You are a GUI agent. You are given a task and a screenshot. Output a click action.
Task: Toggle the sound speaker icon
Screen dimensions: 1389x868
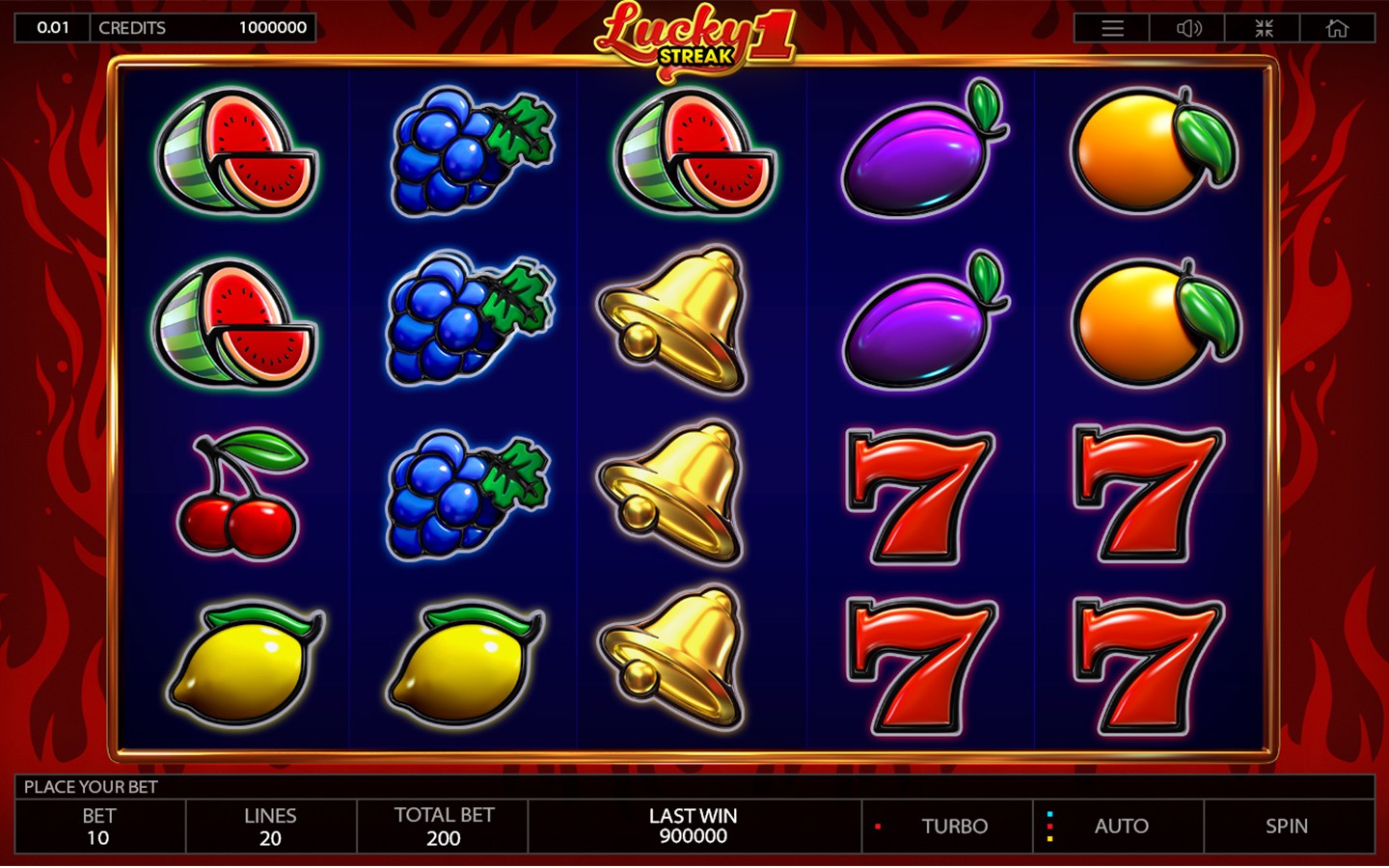(1188, 28)
